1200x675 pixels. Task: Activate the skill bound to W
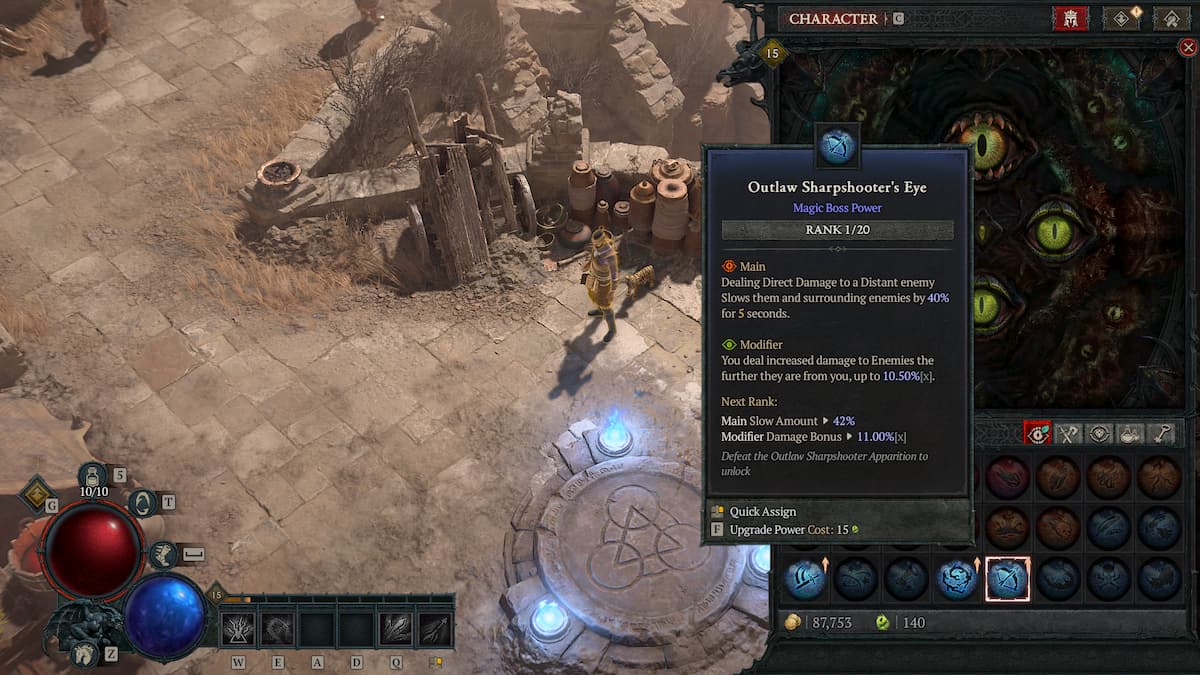click(238, 629)
